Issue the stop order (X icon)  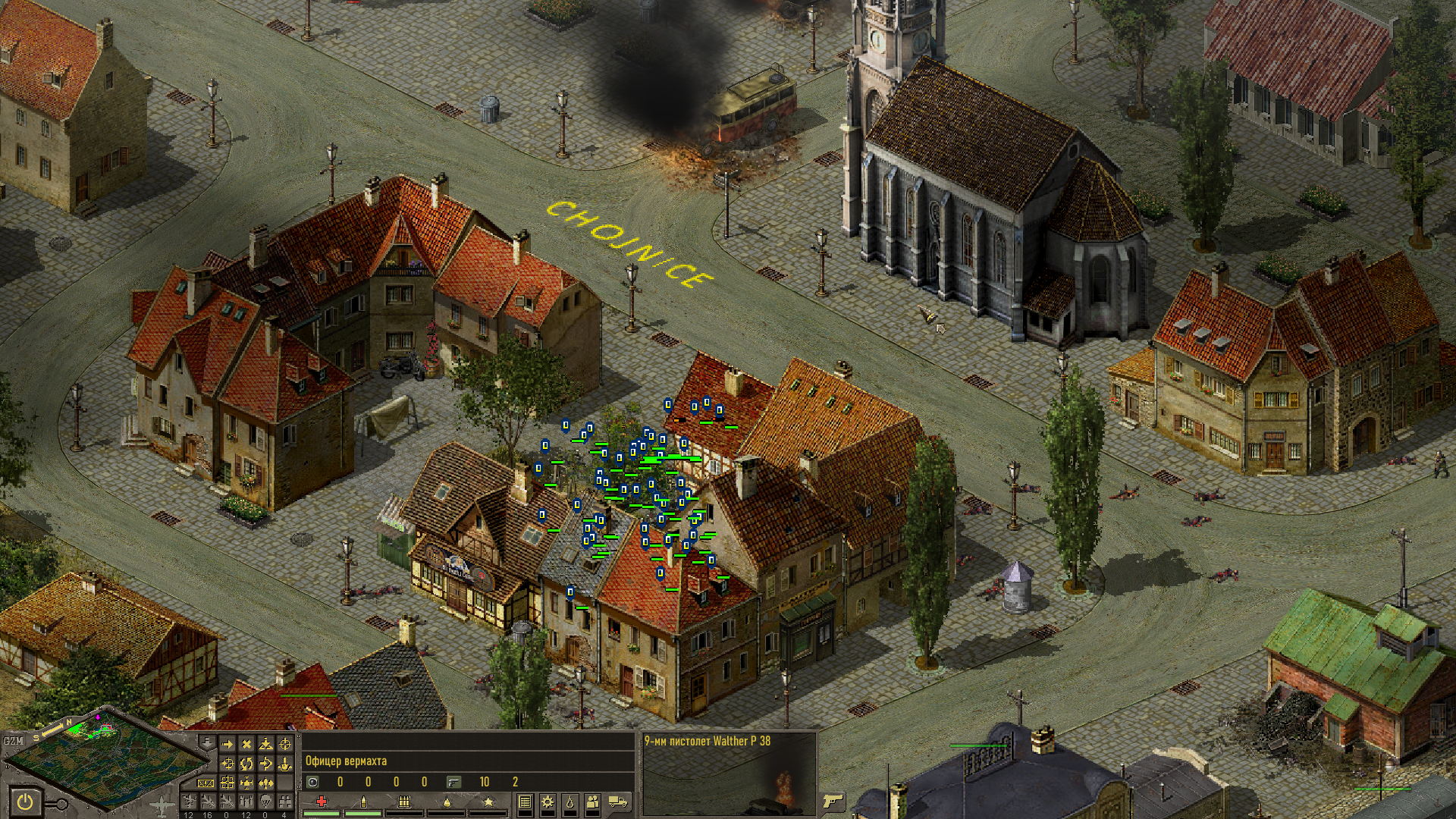(246, 745)
